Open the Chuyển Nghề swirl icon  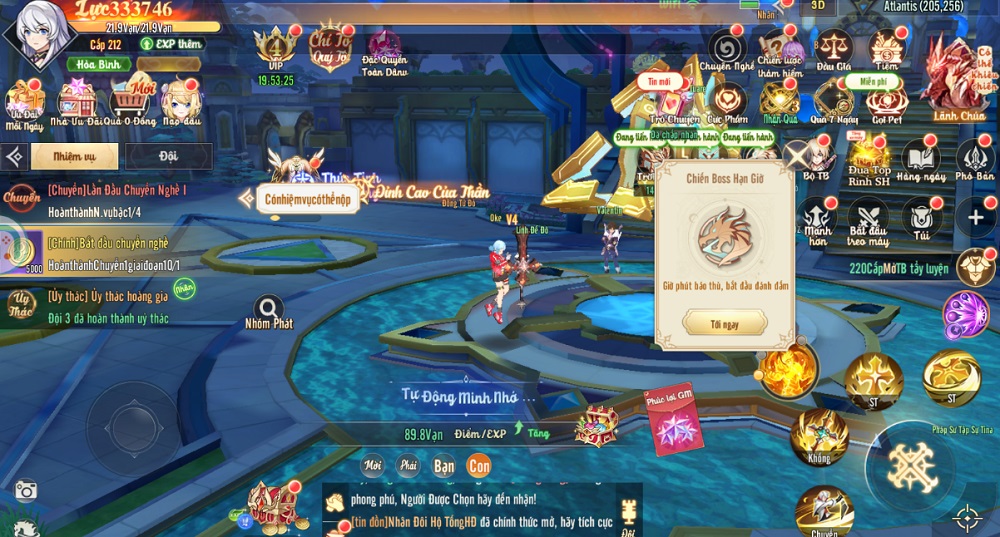727,48
